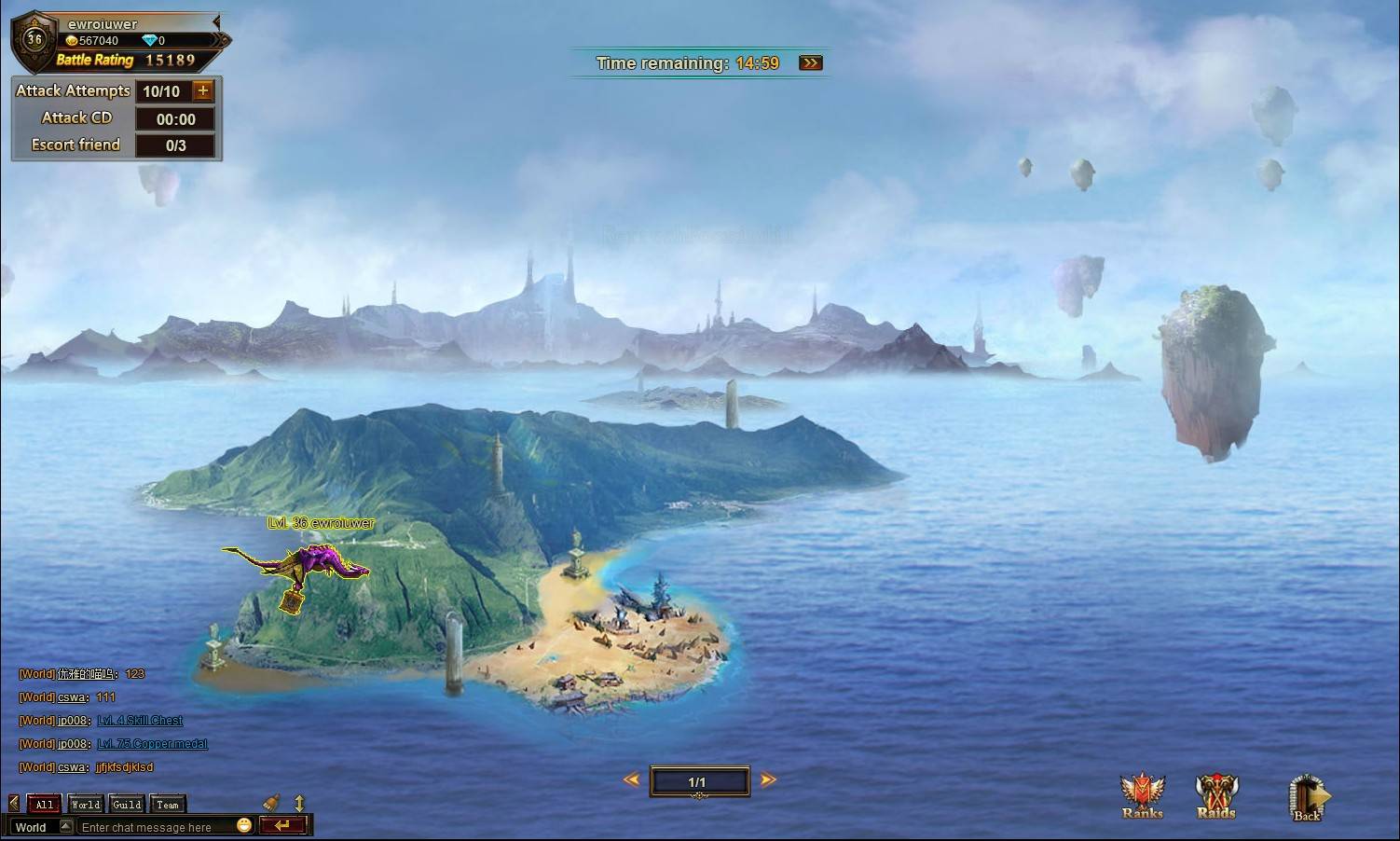Open the Lvl. 75 Copper medal link

[x=152, y=744]
